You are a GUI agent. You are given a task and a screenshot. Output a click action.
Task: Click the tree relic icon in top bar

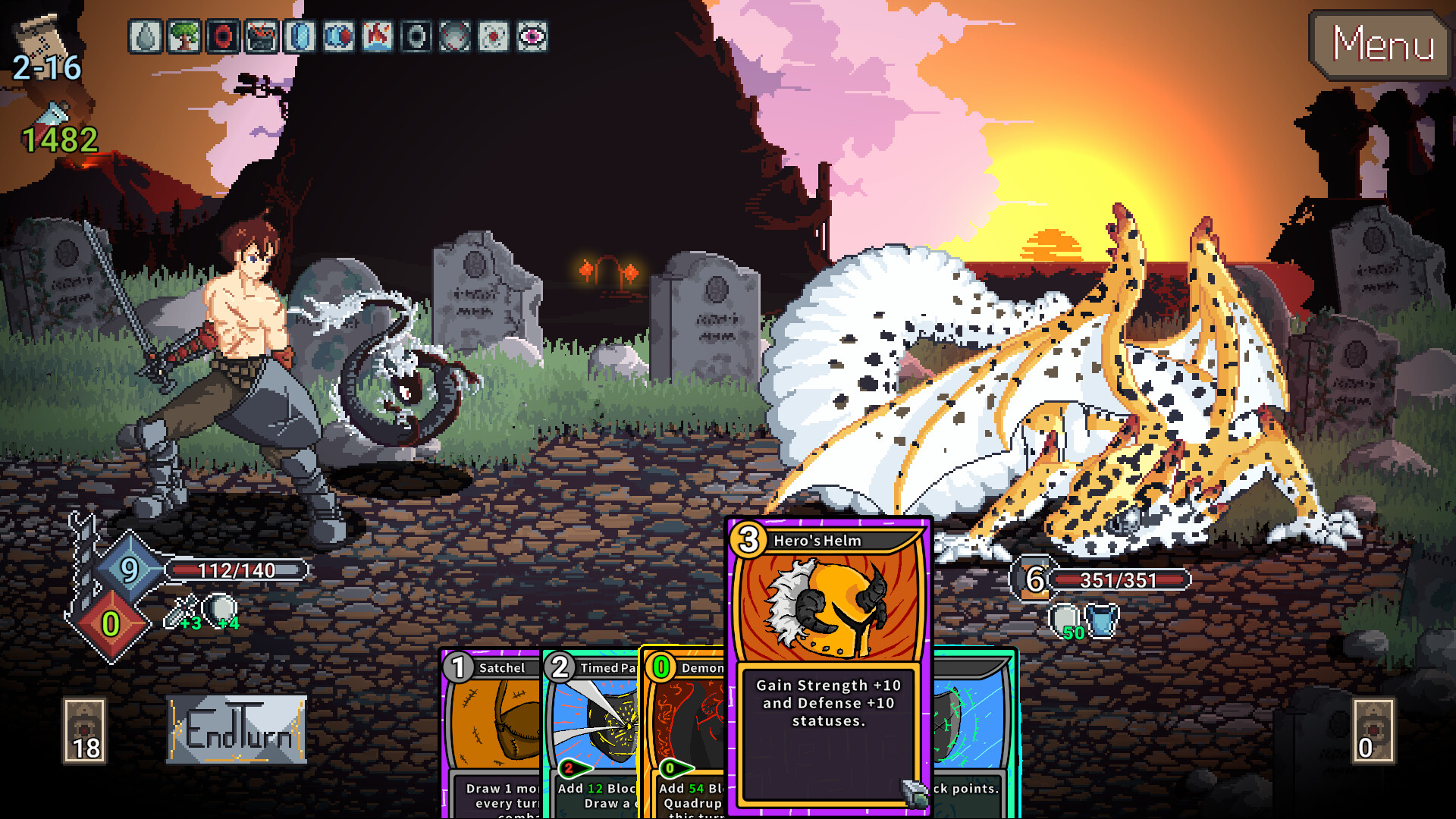pyautogui.click(x=184, y=36)
